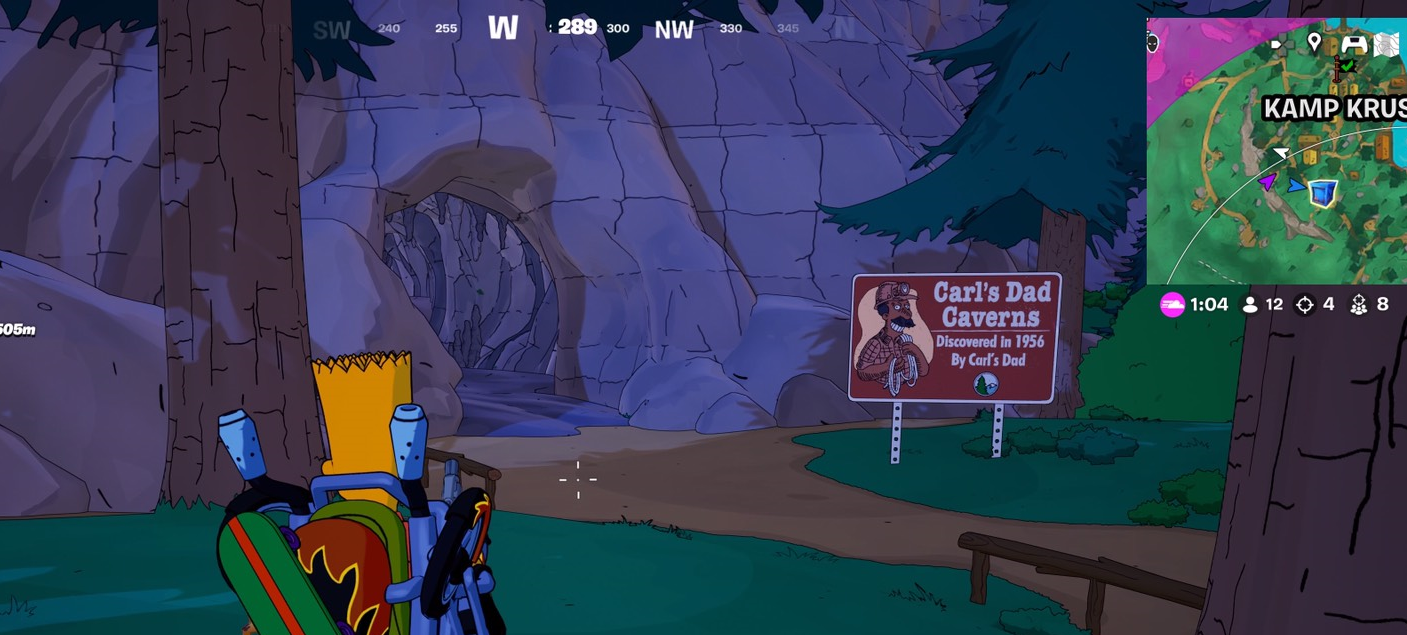
Task: Click the folded map icon
Action: point(1386,43)
